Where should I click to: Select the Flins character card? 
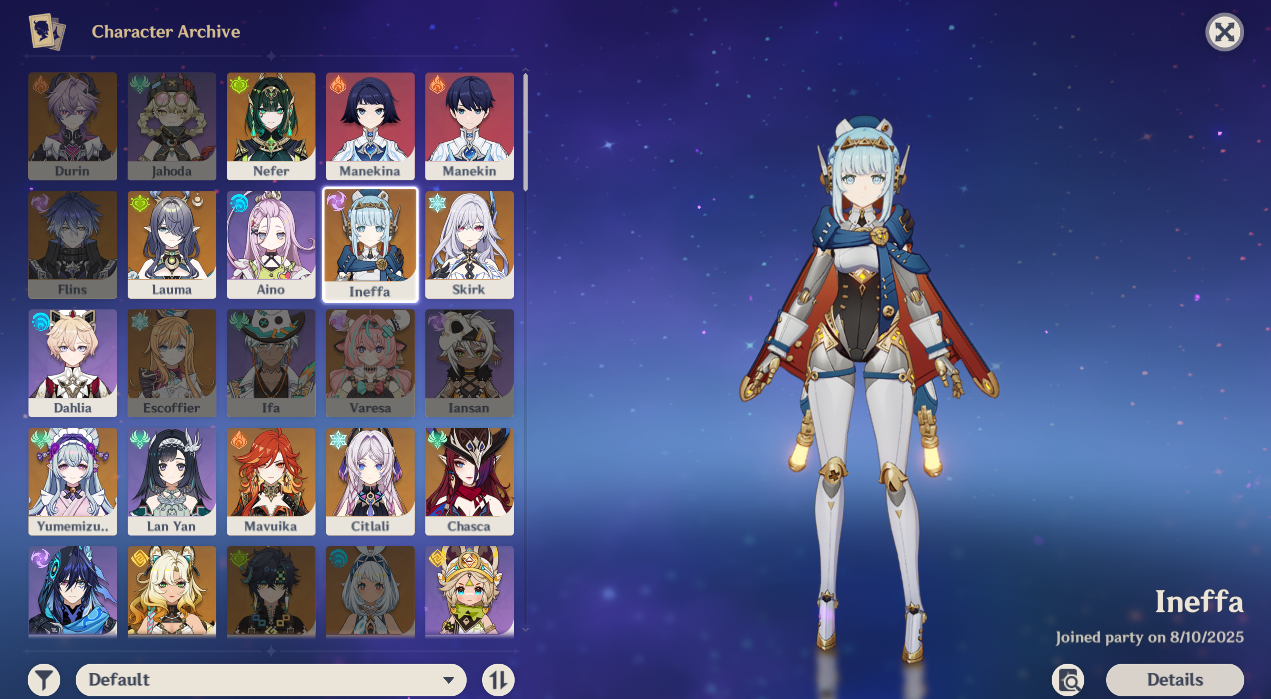click(72, 244)
